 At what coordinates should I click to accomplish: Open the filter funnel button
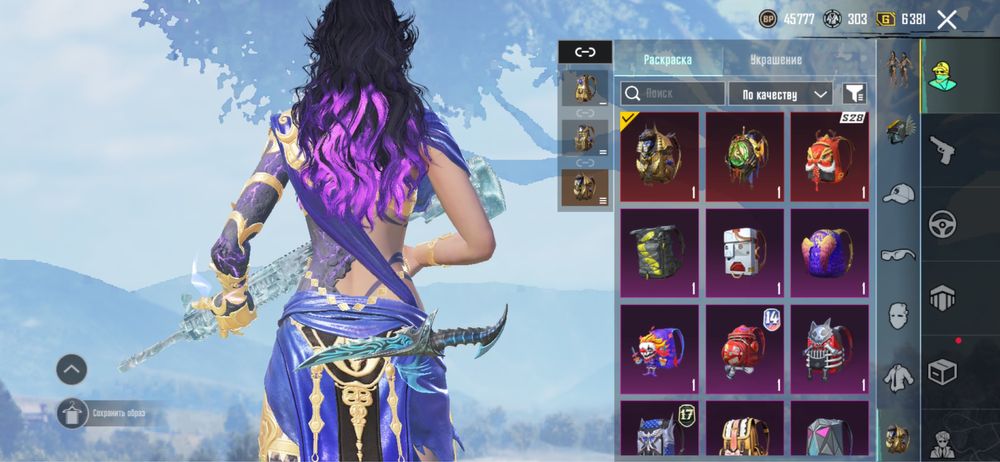(853, 94)
